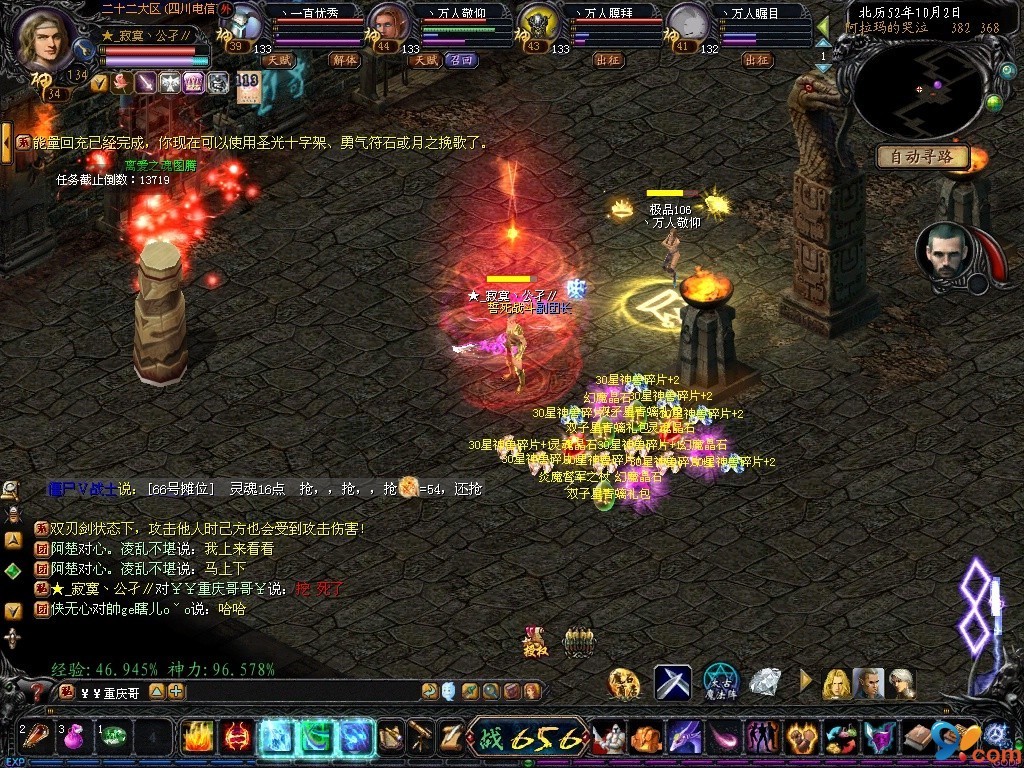Click the player character portrait
Screen dimensions: 1024x768
point(45,37)
